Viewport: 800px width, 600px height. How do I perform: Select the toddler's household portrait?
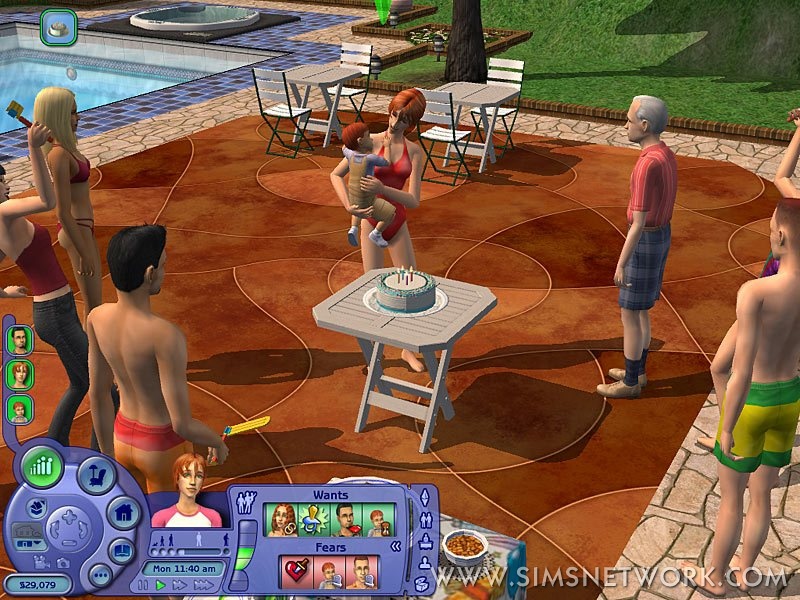(19, 408)
